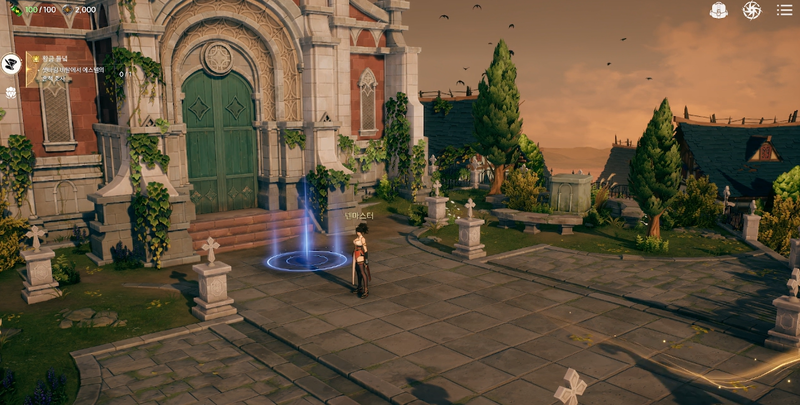The image size is (800, 405).
Task: Open the list menu icon
Action: pos(784,10)
